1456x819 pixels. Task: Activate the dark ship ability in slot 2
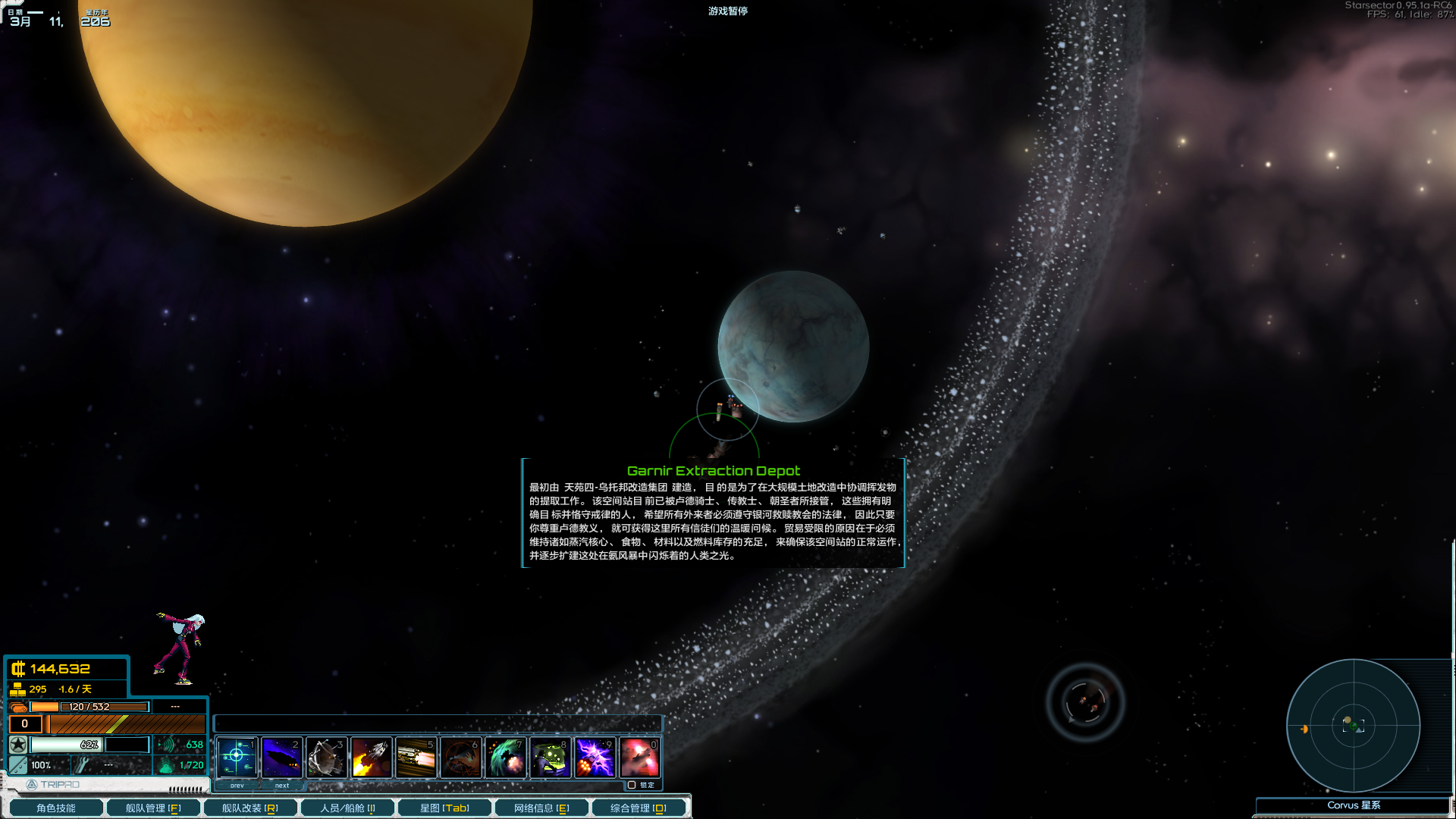pos(281,757)
